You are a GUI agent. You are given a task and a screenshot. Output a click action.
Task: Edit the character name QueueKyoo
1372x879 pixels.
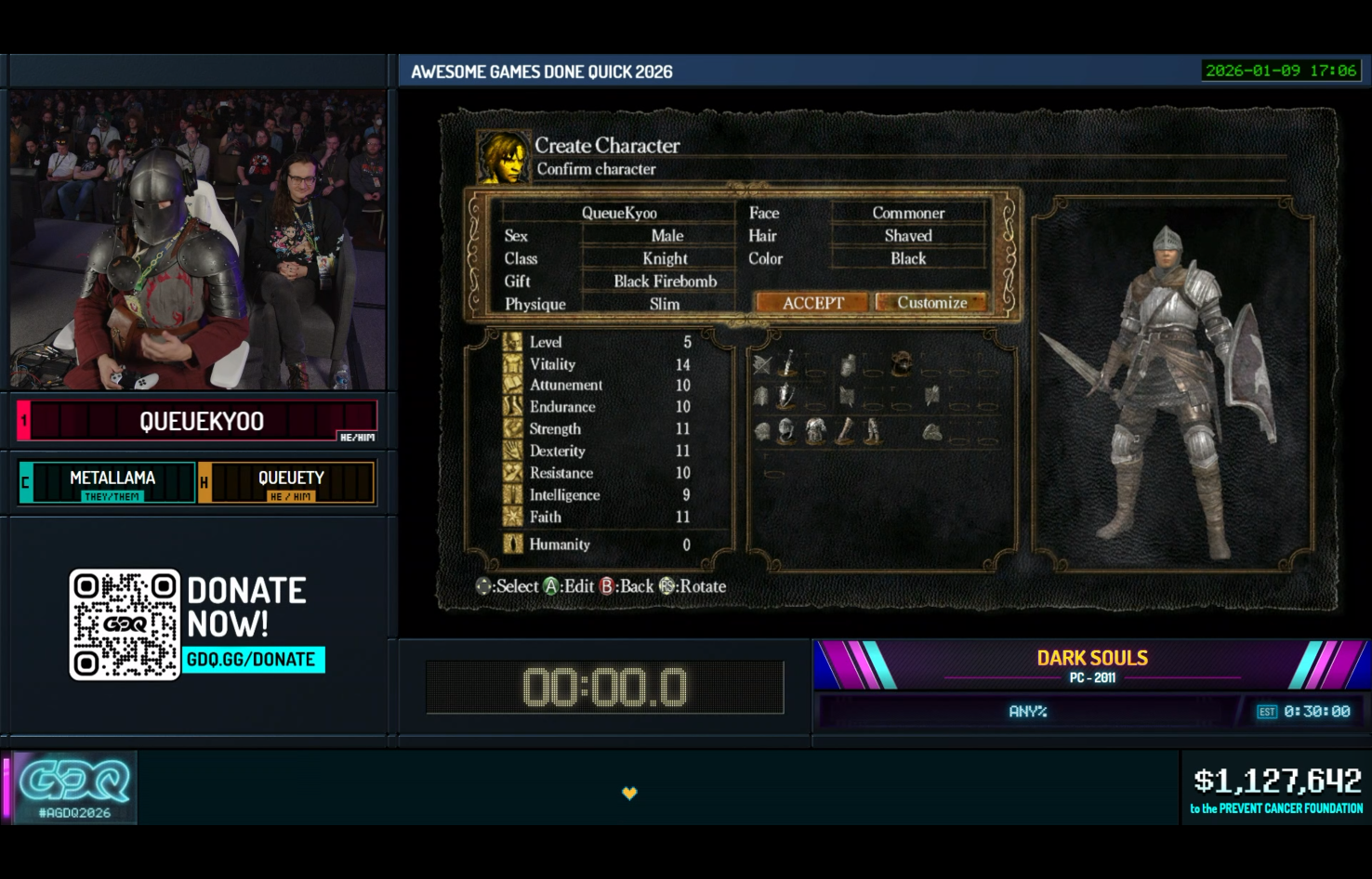click(x=619, y=213)
